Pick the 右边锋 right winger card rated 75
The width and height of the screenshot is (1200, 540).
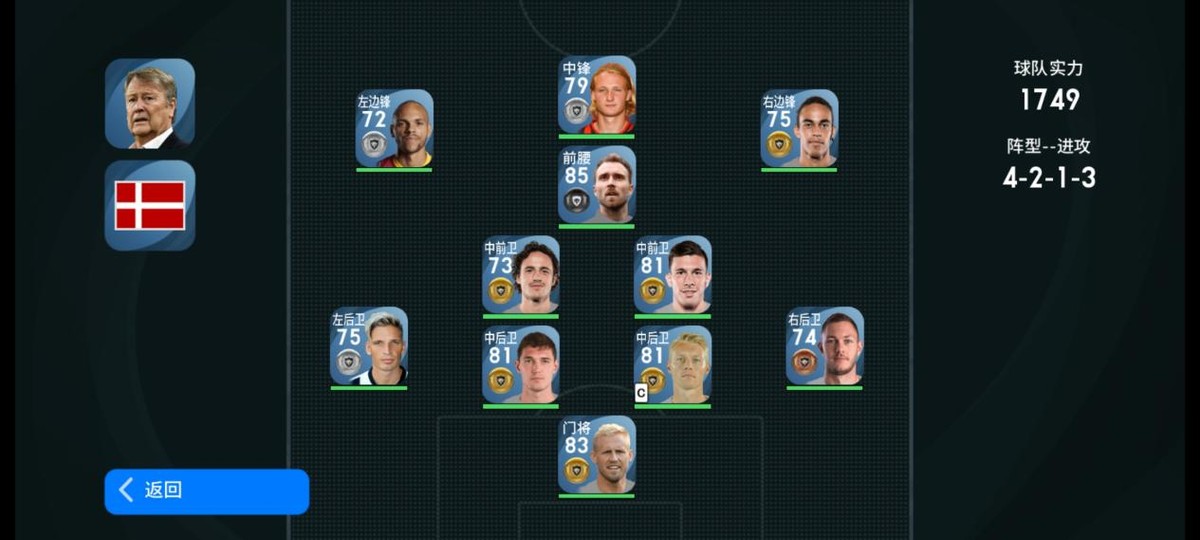(799, 129)
